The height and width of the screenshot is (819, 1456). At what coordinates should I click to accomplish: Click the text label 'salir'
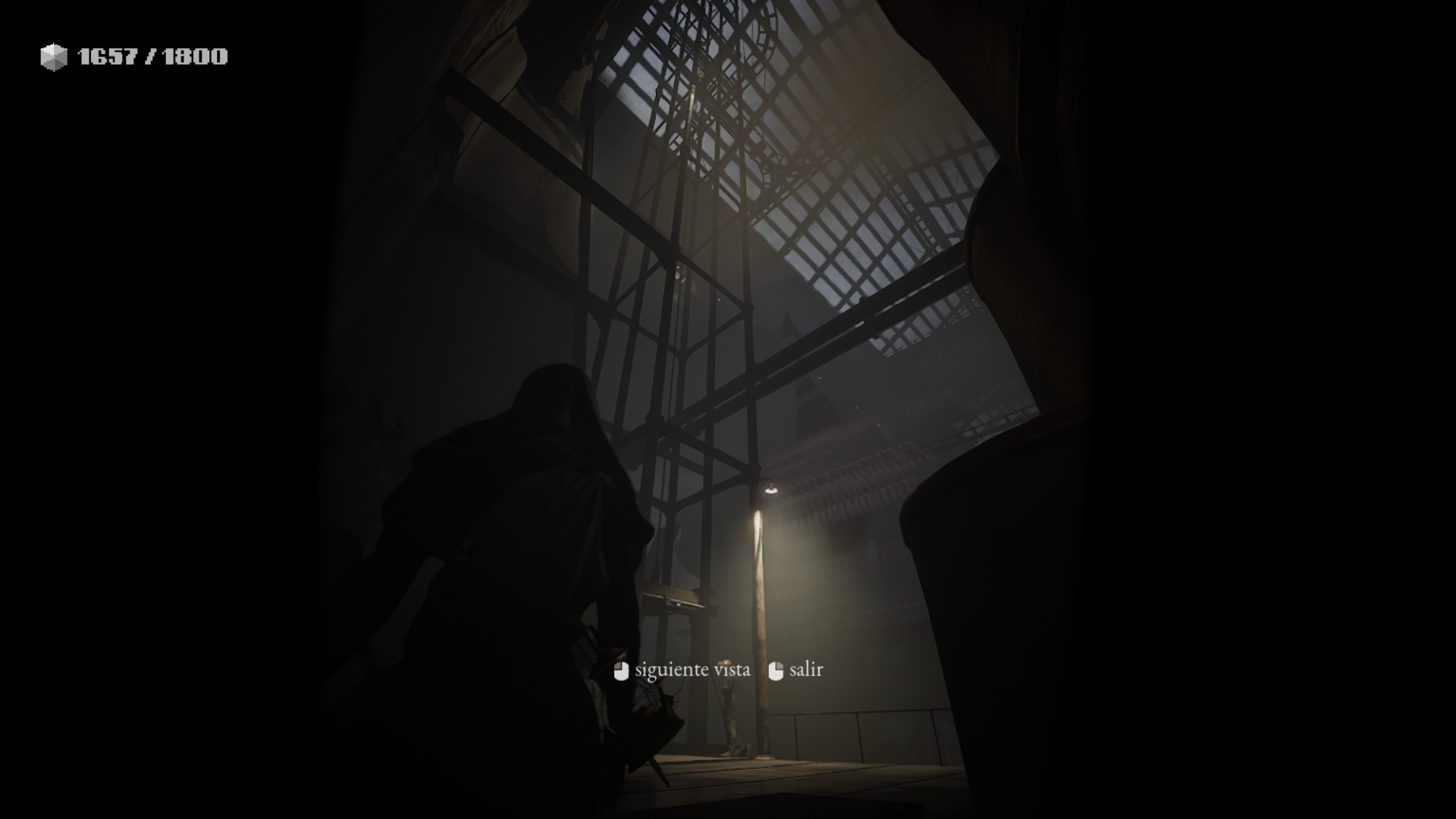coord(806,670)
